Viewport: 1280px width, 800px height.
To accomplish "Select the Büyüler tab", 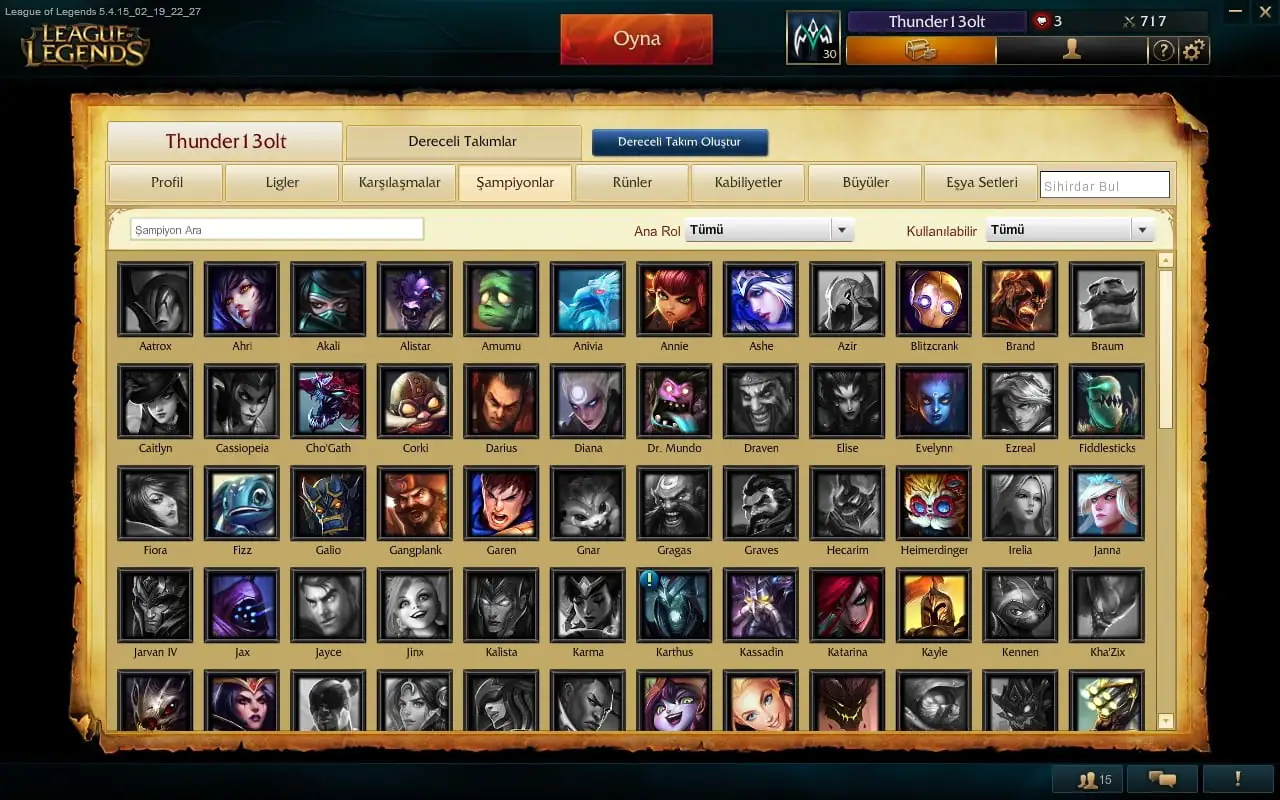I will (865, 183).
